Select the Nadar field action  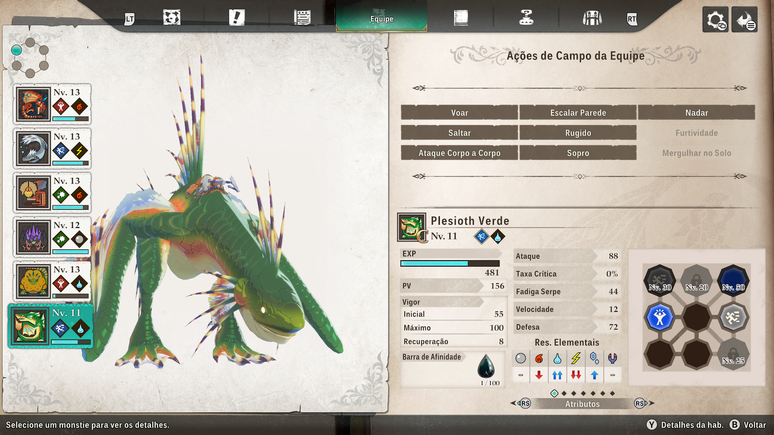coord(696,113)
